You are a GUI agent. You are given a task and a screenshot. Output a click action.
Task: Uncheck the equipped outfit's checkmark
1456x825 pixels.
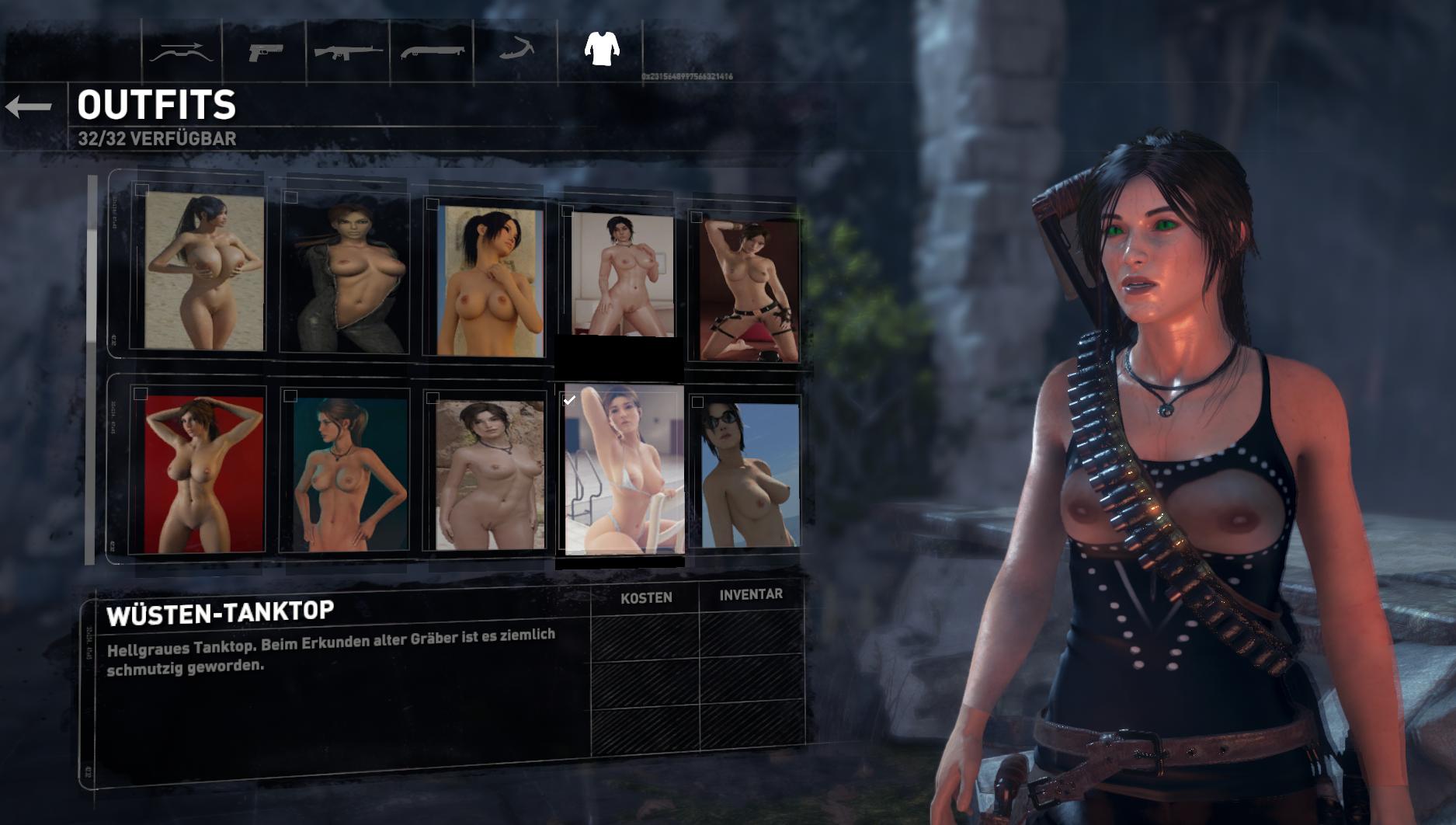570,400
